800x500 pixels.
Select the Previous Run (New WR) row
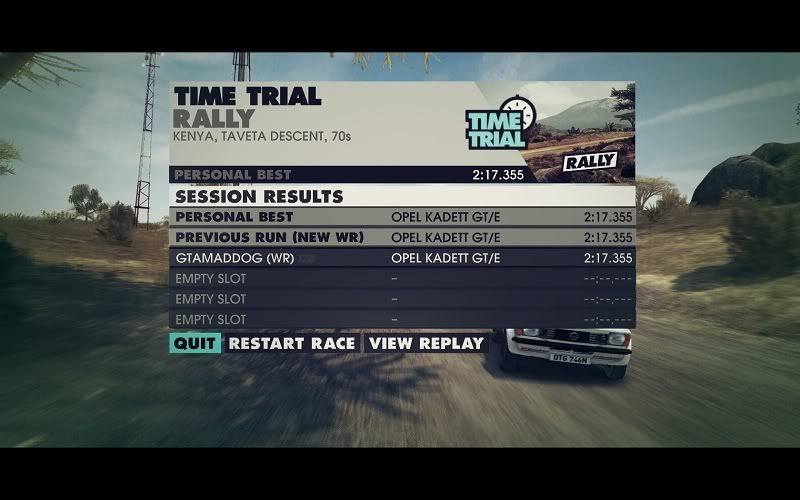pyautogui.click(x=402, y=237)
